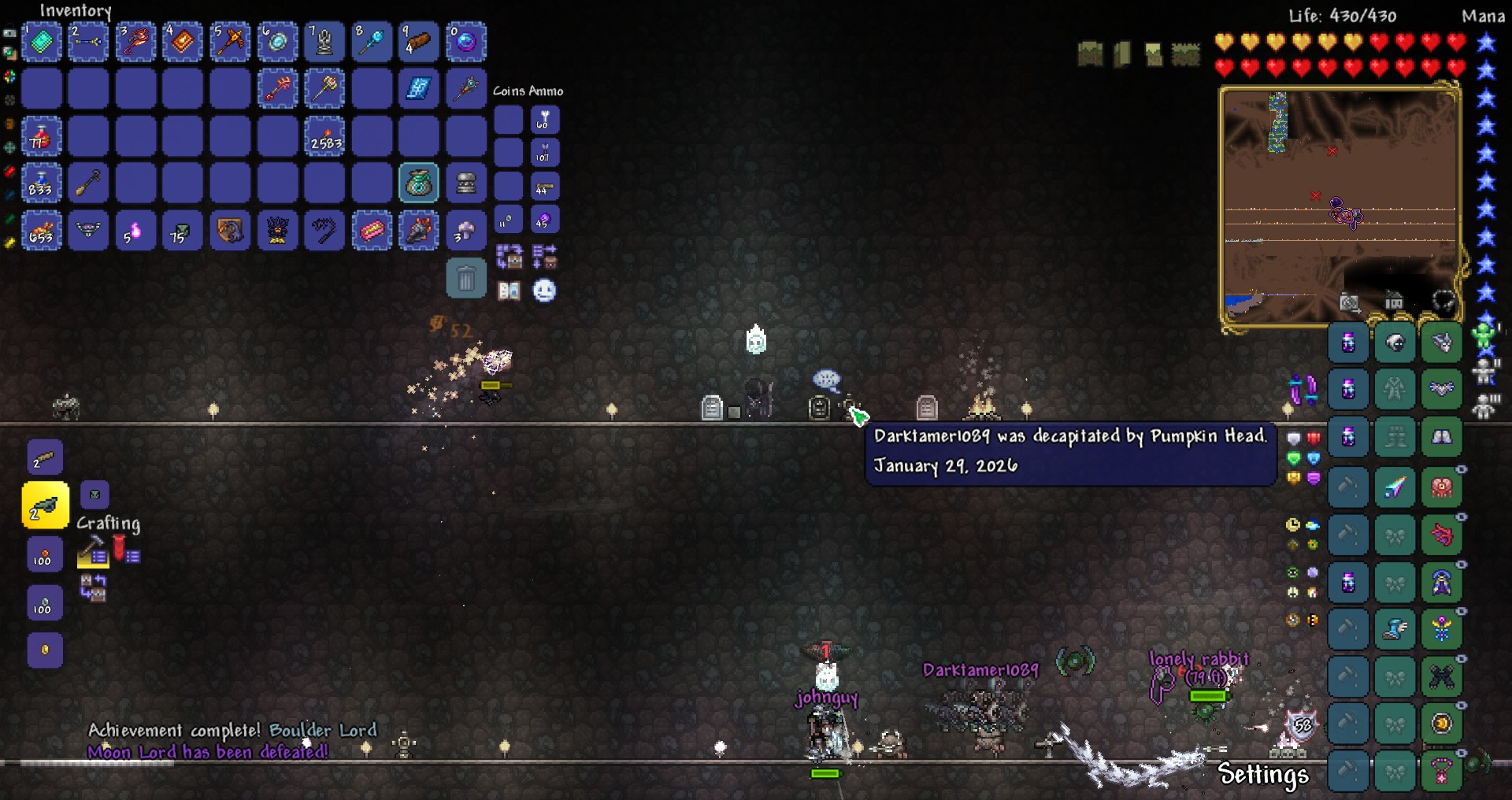Open the bestiary book icon

click(509, 291)
